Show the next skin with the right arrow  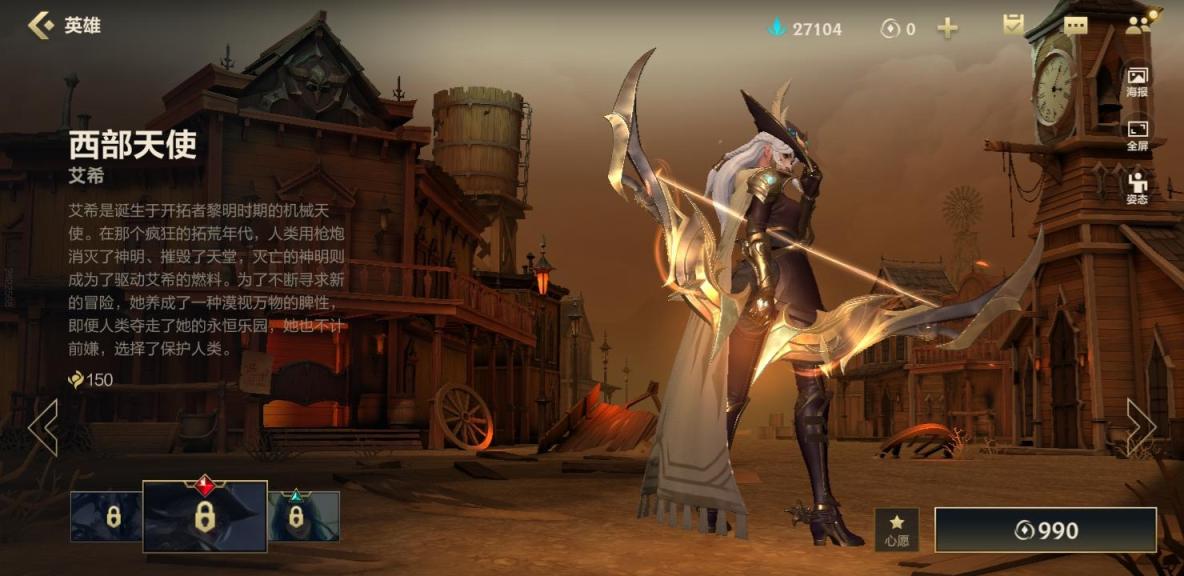click(1141, 428)
